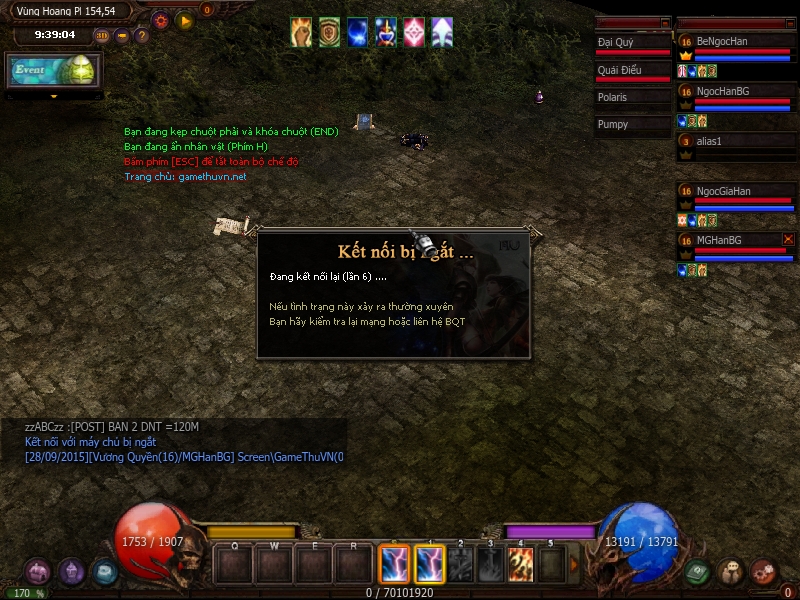Image resolution: width=800 pixels, height=600 pixels.
Task: Select the green shield buff icon
Action: point(329,32)
